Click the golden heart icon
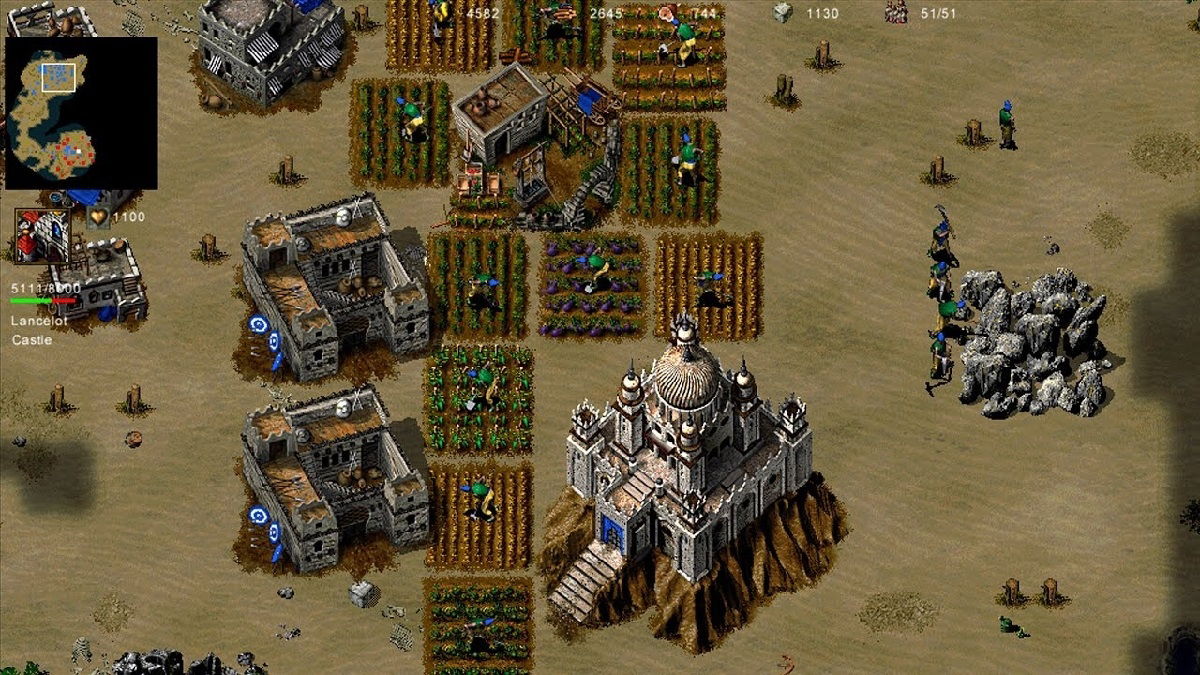The image size is (1200, 675). click(98, 217)
